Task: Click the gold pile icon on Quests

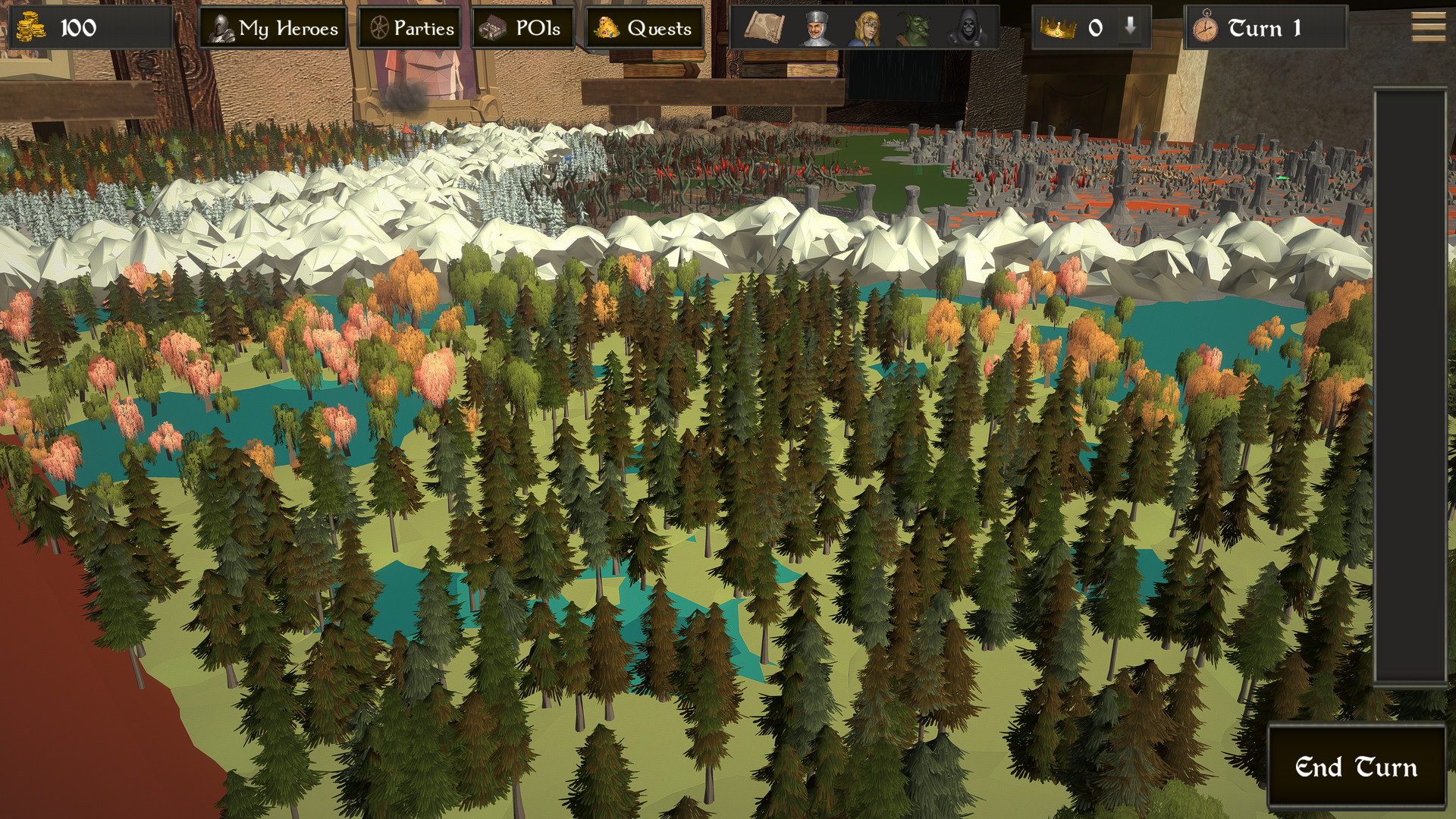Action: (x=607, y=28)
